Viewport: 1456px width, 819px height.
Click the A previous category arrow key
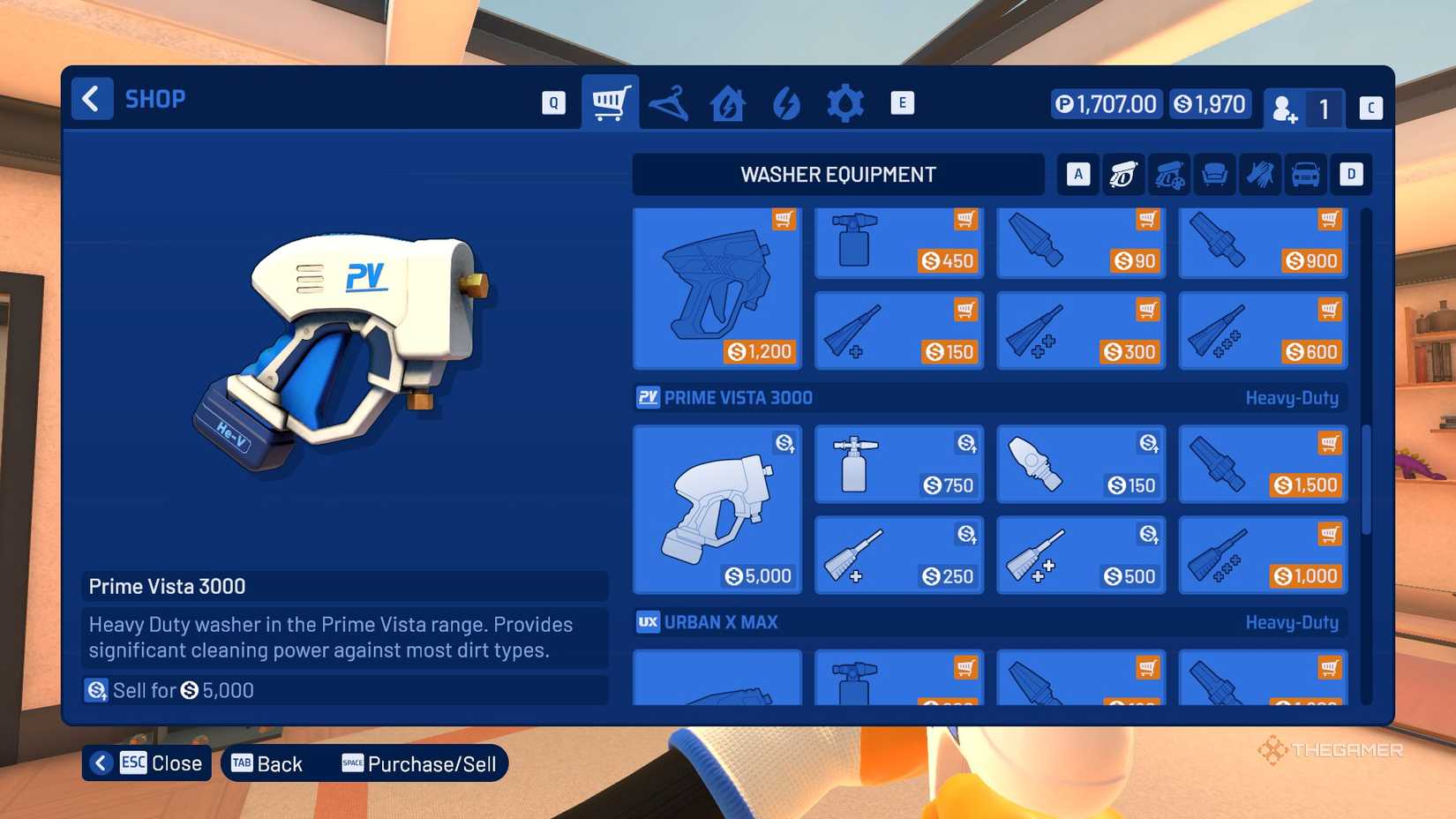(x=1077, y=174)
